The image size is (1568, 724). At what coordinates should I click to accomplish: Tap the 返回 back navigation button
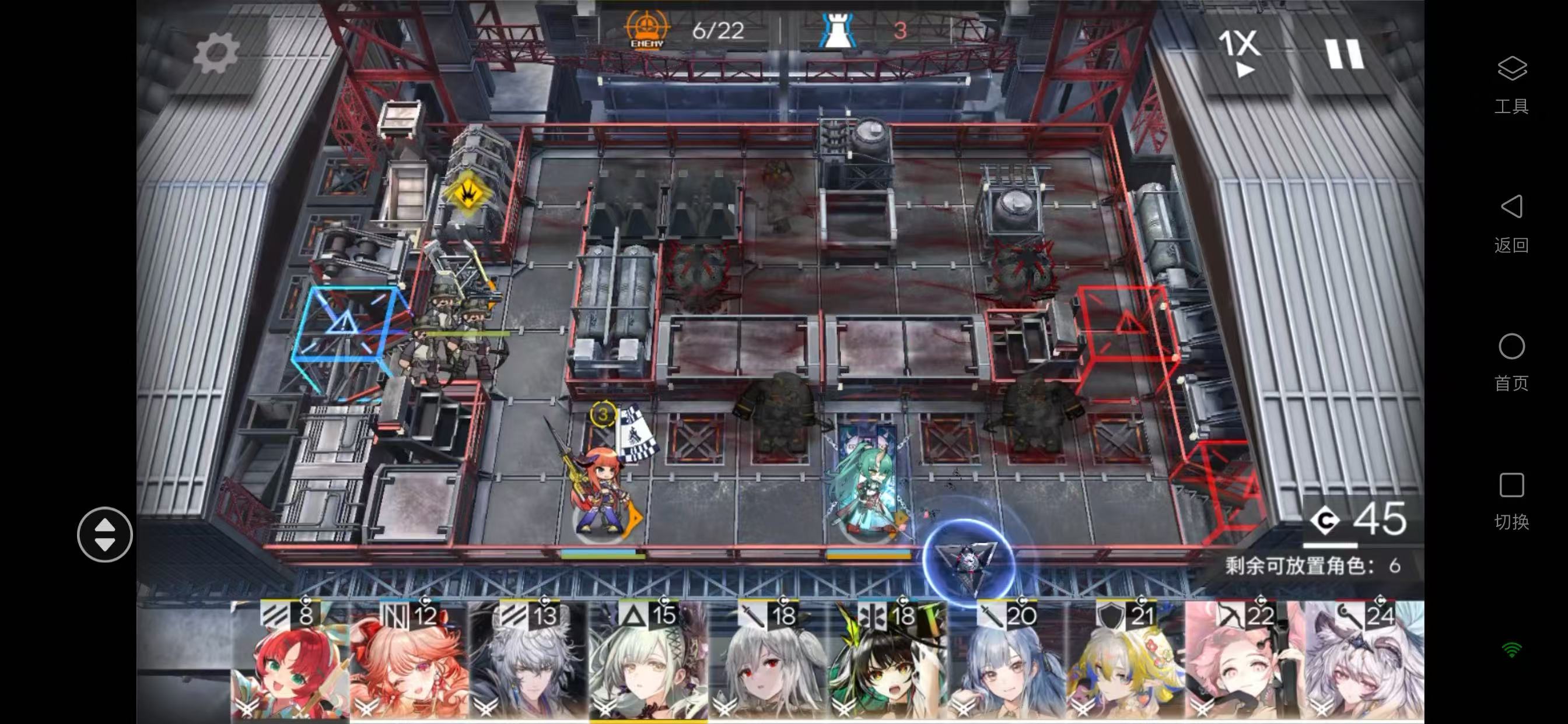tap(1511, 223)
